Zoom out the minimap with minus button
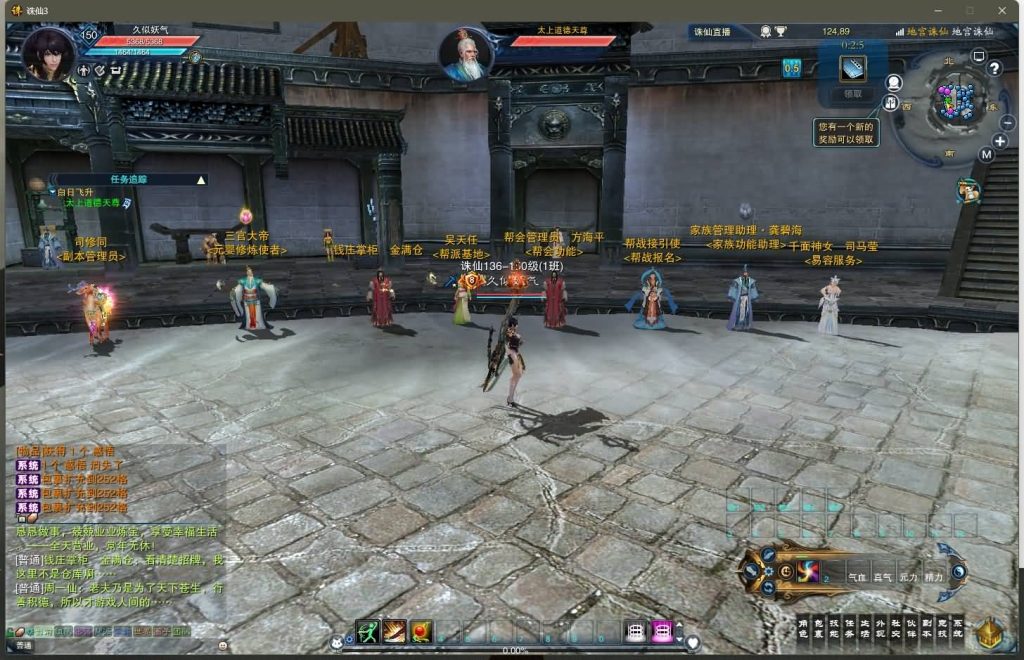 [1006, 122]
